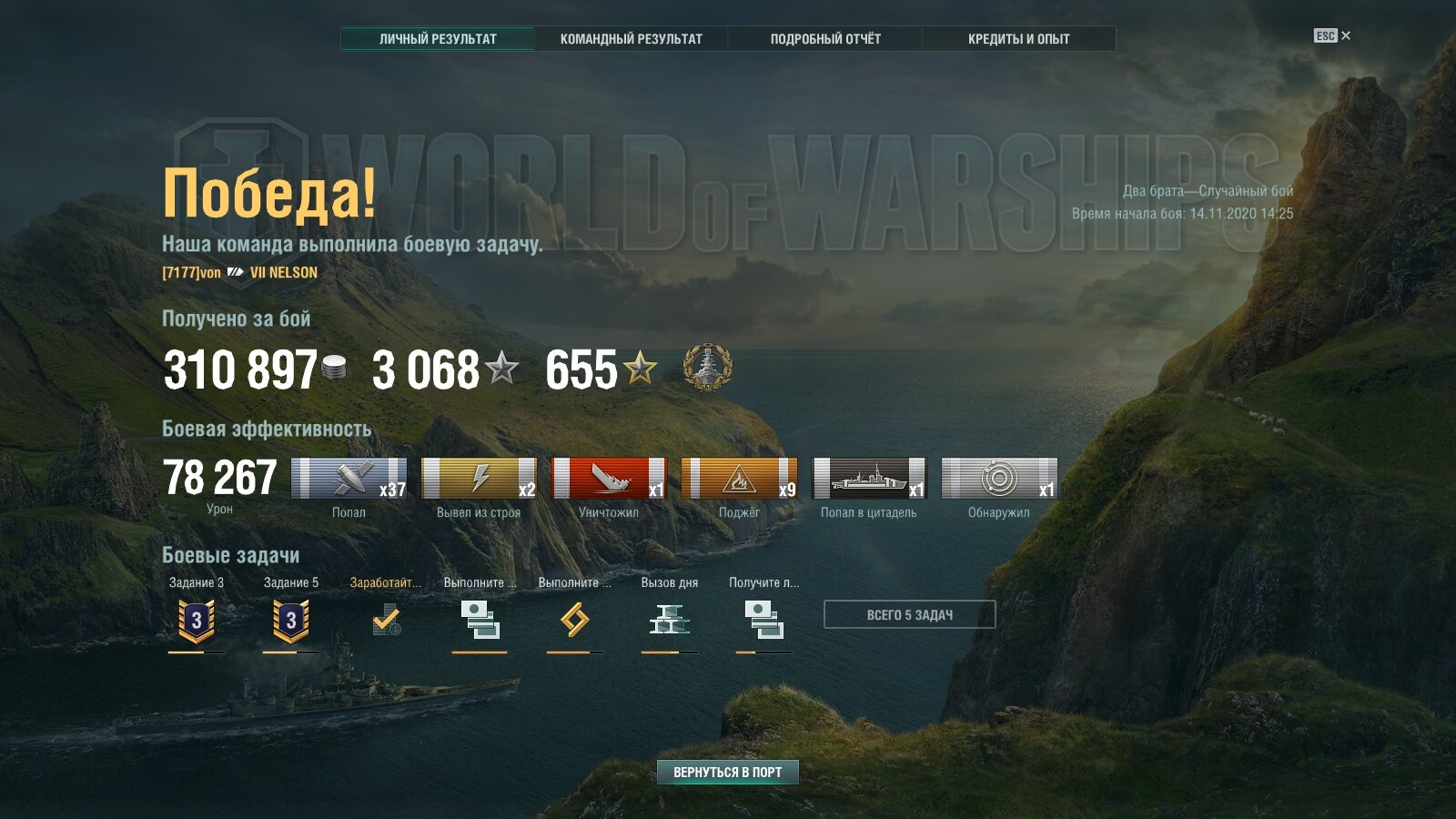Open the Подробный отчёт tab
Screen dimensions: 1456x819
click(825, 39)
